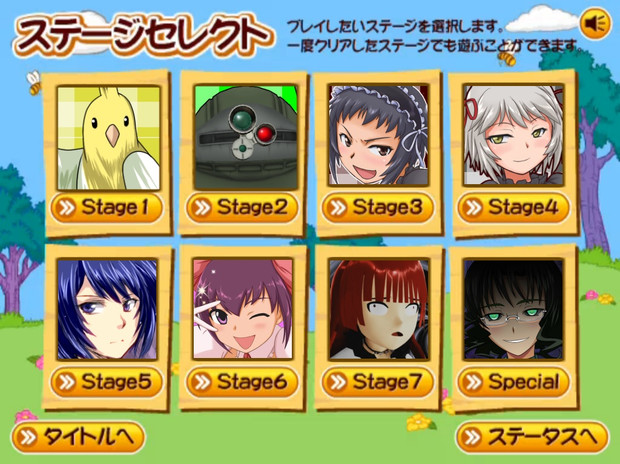The image size is (620, 464).
Task: Choose the yellow bird portrait
Action: point(106,136)
